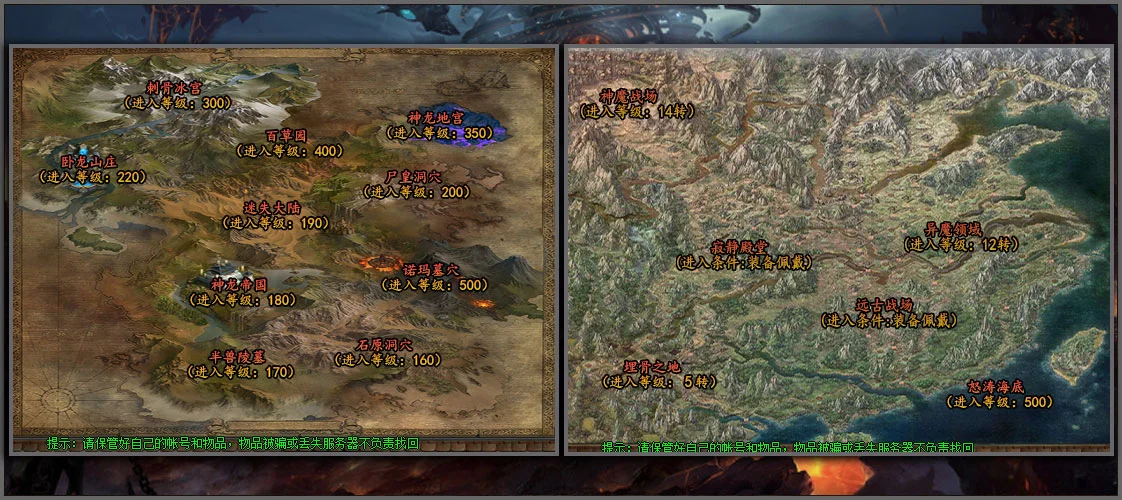1122x500 pixels.
Task: Select the 远古战场 map marker
Action: (x=885, y=305)
